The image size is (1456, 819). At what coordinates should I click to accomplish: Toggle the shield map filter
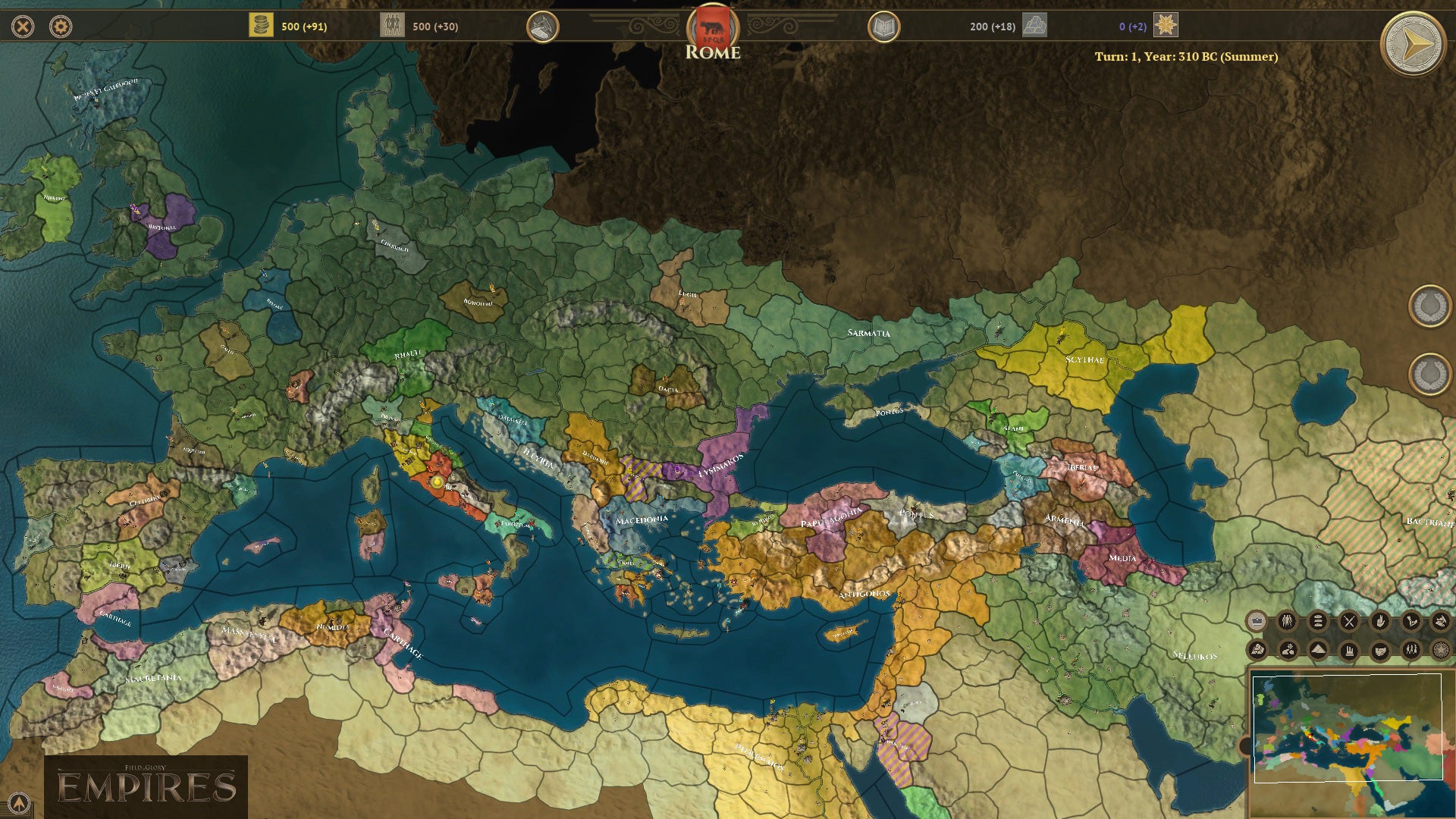pyautogui.click(x=1380, y=650)
